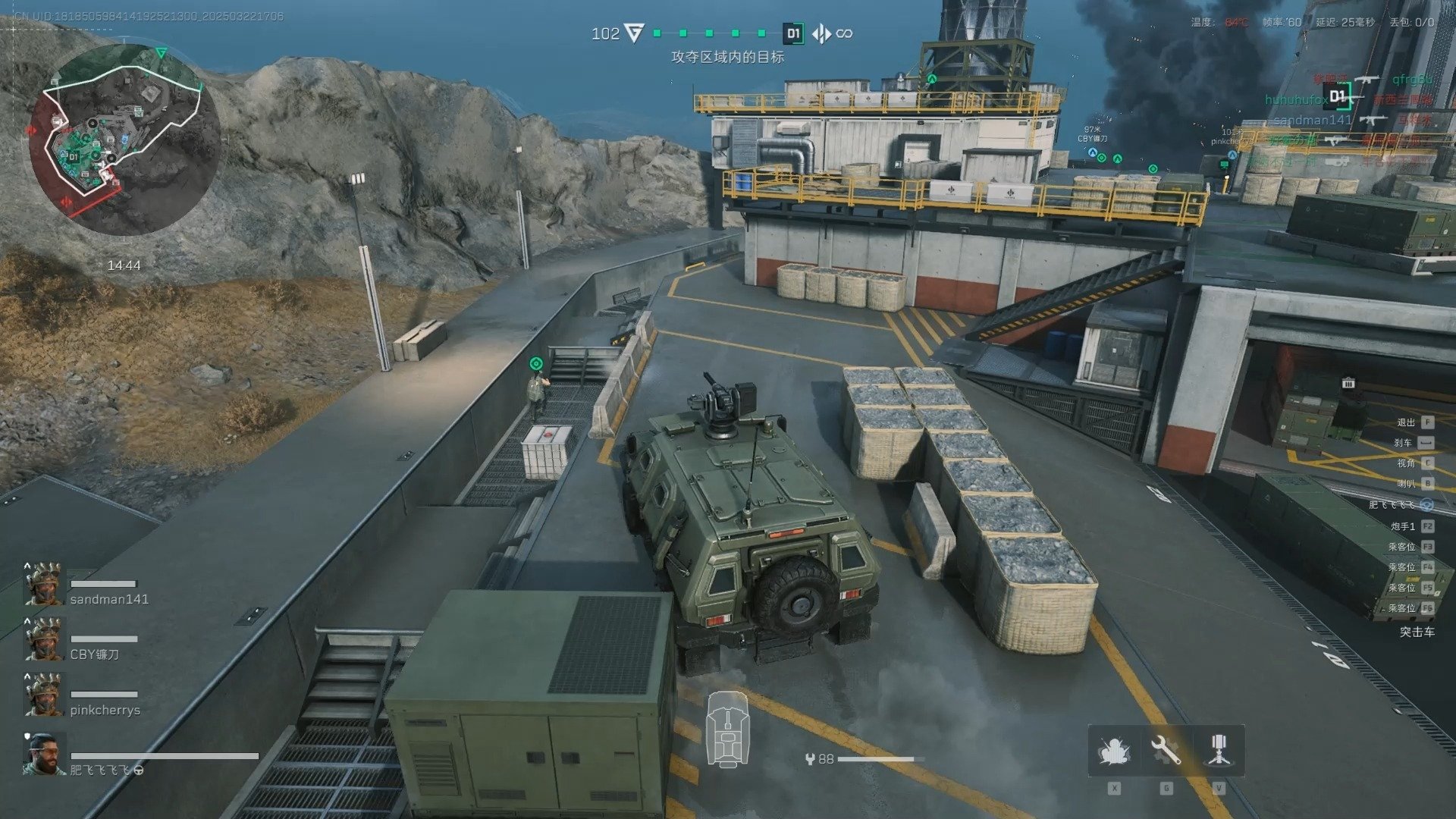Click the attacker faction emblem beside 102

pyautogui.click(x=634, y=33)
